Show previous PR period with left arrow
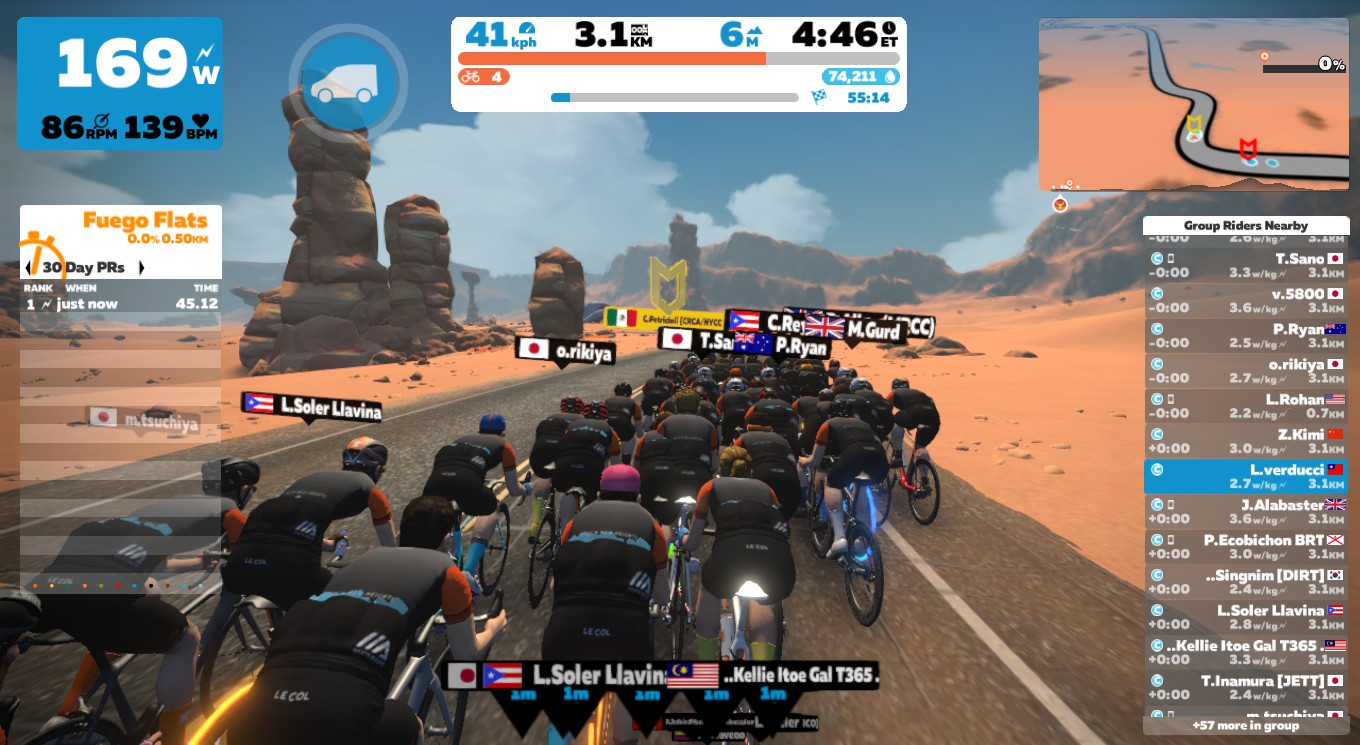This screenshot has height=745, width=1360. point(28,268)
